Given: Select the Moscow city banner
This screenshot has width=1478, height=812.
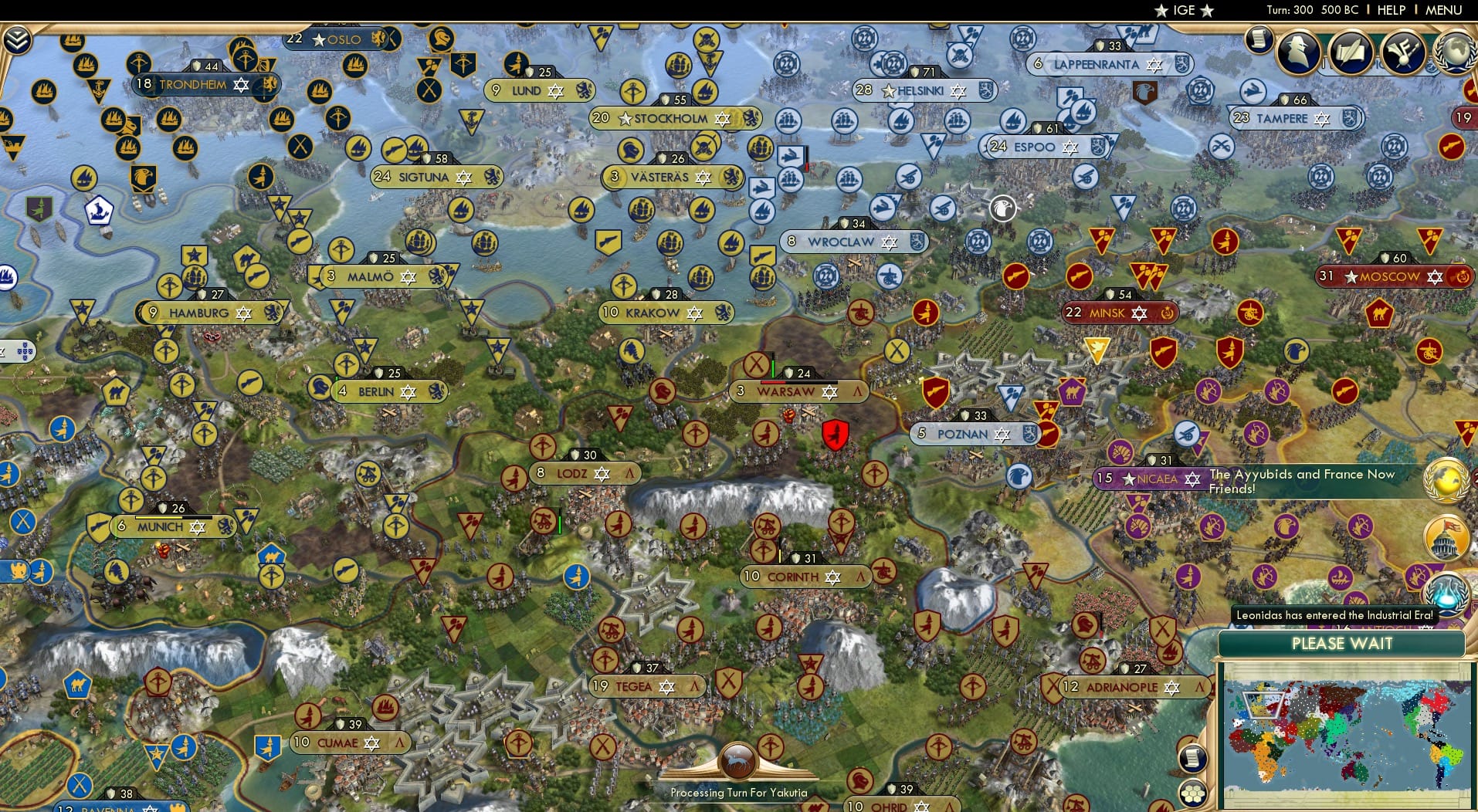Looking at the screenshot, I should point(1391,276).
